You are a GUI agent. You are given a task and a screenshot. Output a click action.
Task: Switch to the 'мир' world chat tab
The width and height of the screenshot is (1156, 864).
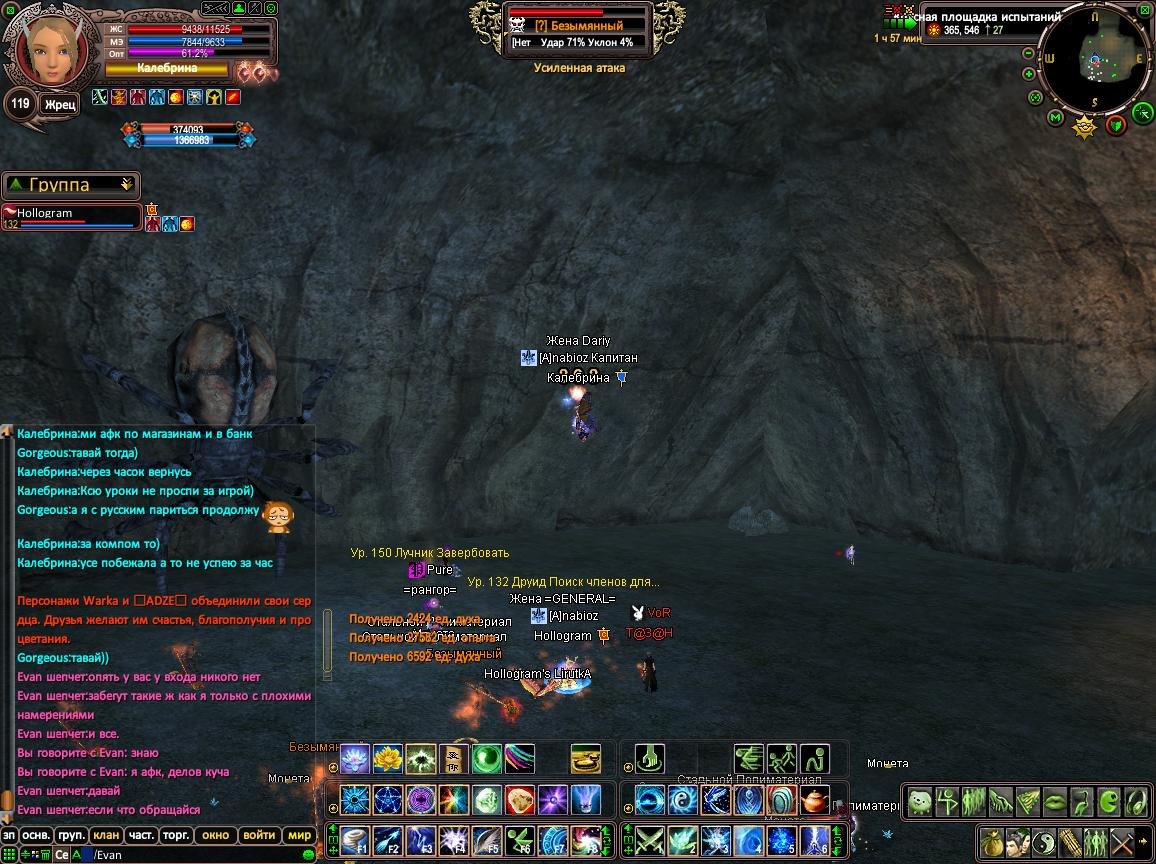tap(298, 835)
